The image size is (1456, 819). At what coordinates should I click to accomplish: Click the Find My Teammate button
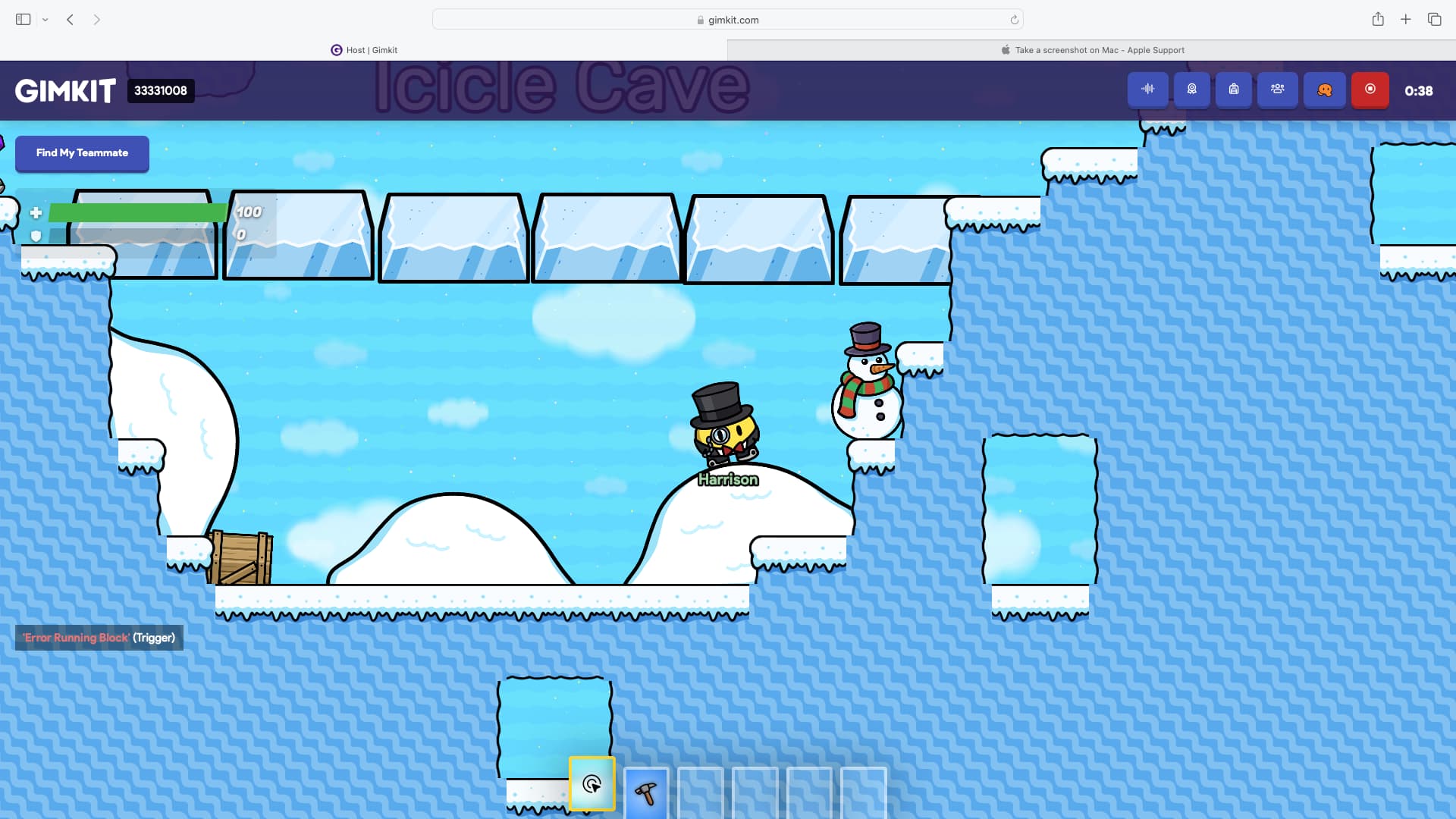[x=82, y=153]
